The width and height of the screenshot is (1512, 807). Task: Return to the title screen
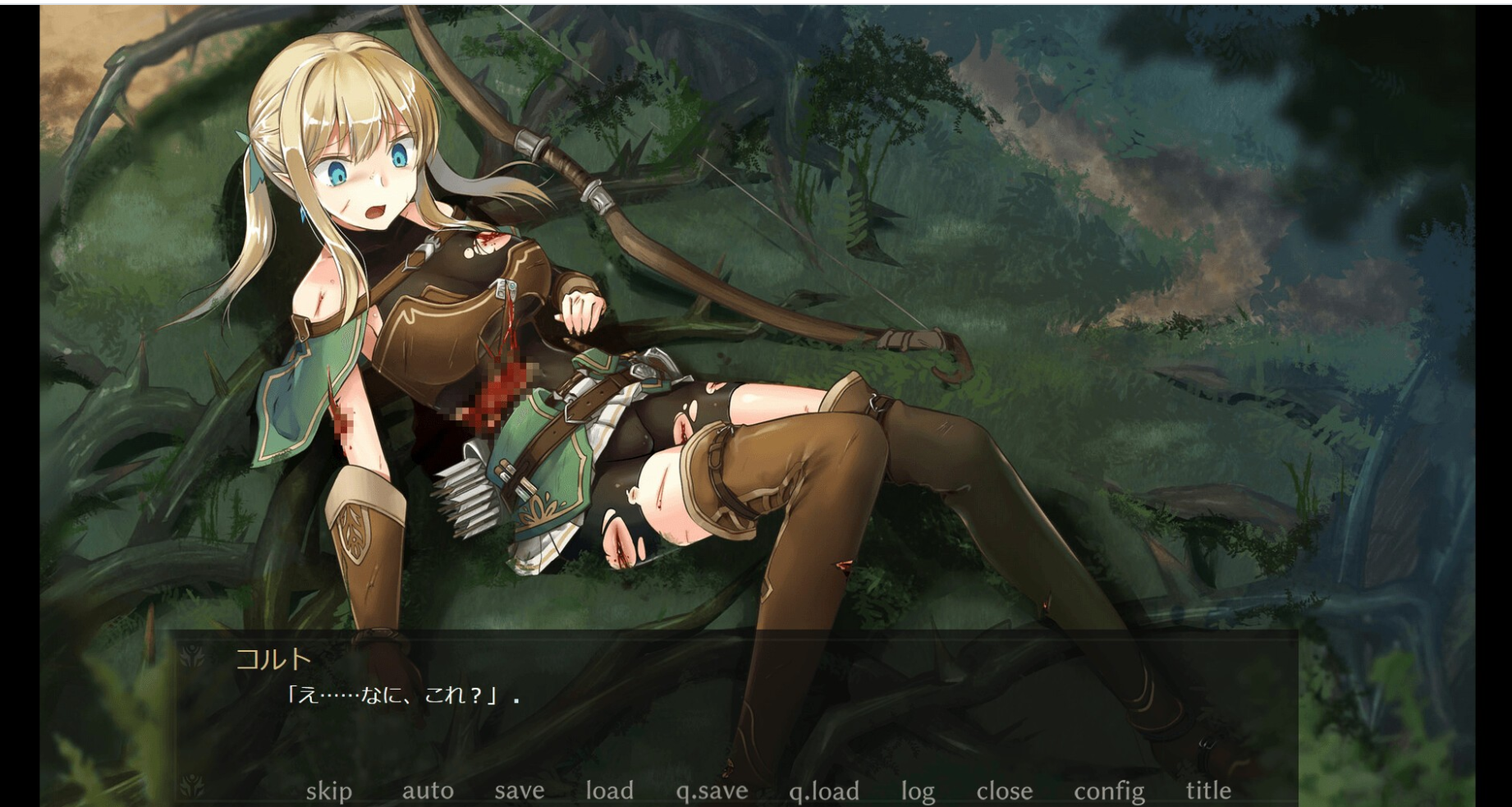click(x=1210, y=790)
